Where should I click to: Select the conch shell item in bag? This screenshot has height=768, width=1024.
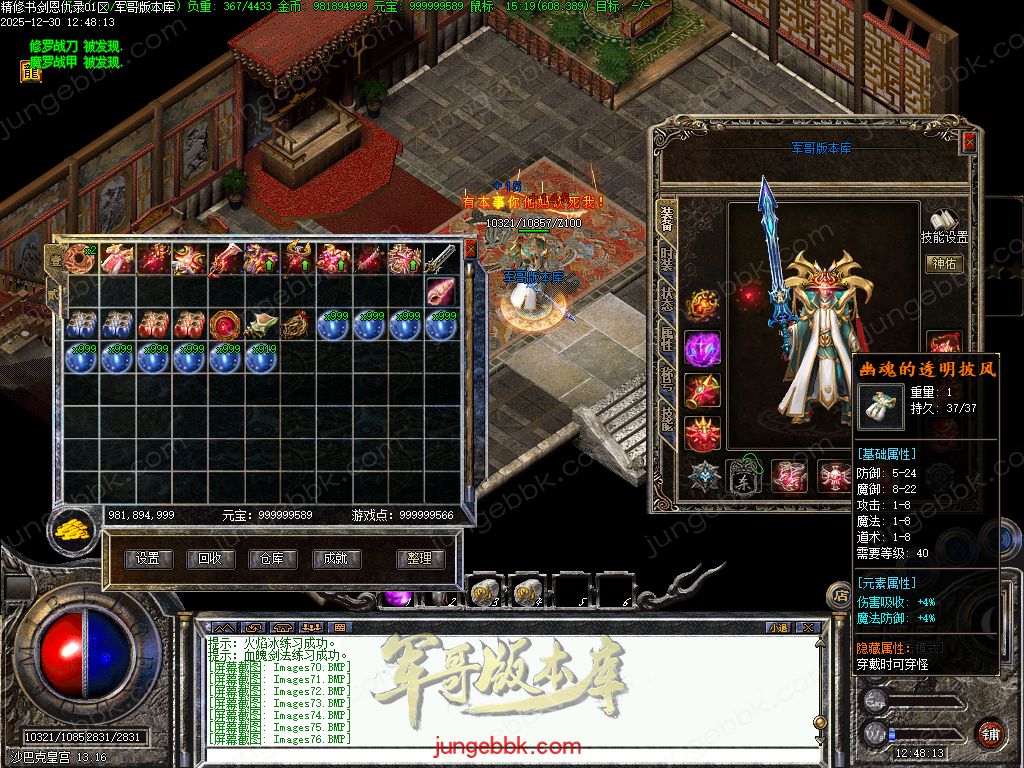coord(441,291)
